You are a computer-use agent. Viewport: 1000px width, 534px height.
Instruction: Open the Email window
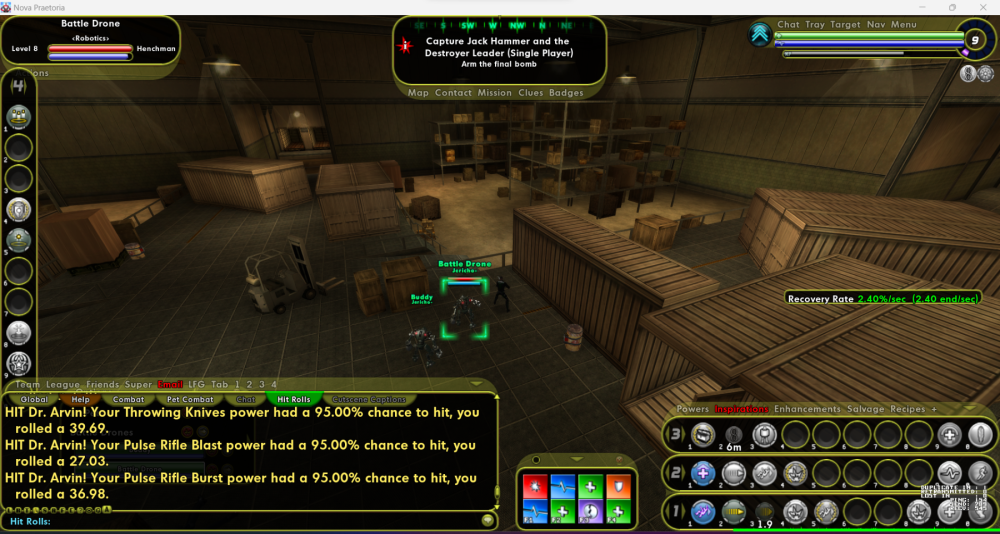170,385
